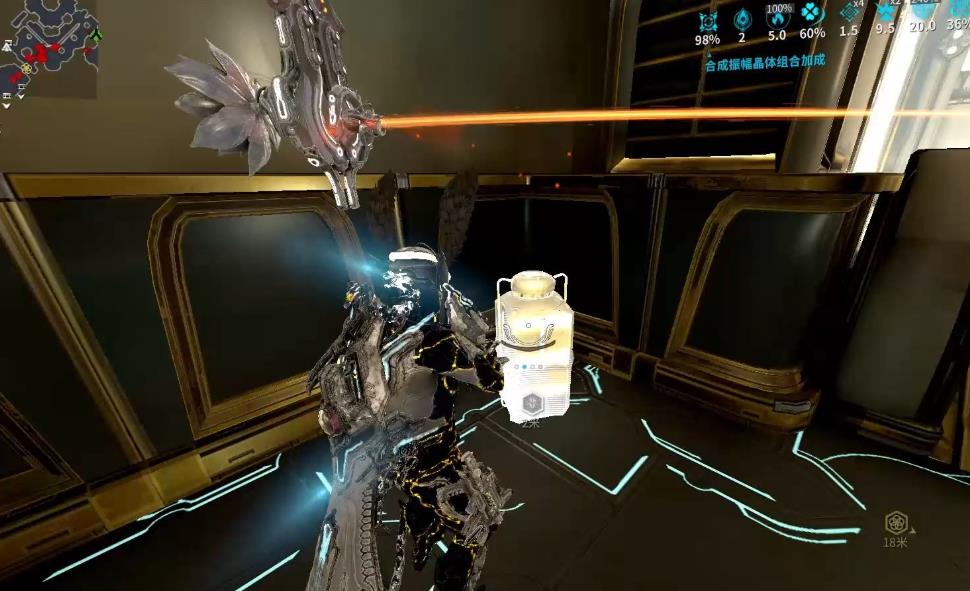Click the waypoint marker labeled 18米
The width and height of the screenshot is (970, 591).
(895, 522)
